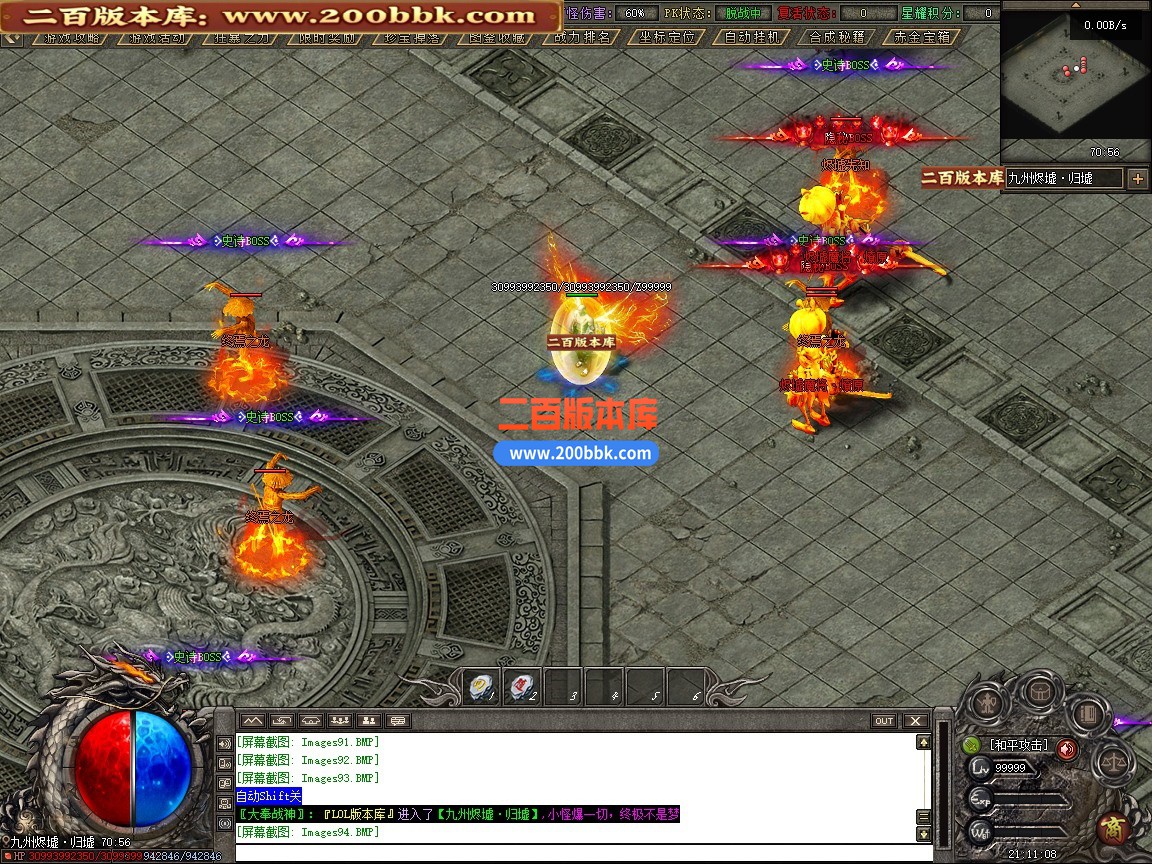
Task: Use the red scroll in hotbar slot 2
Action: coord(522,686)
